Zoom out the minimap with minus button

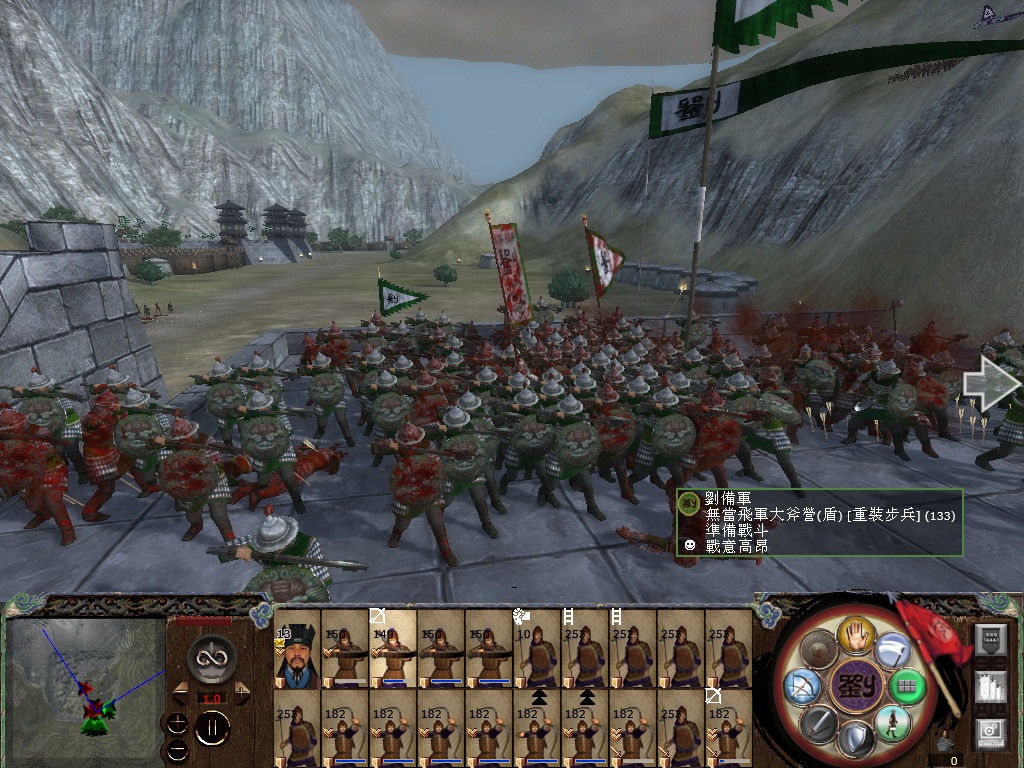[178, 750]
